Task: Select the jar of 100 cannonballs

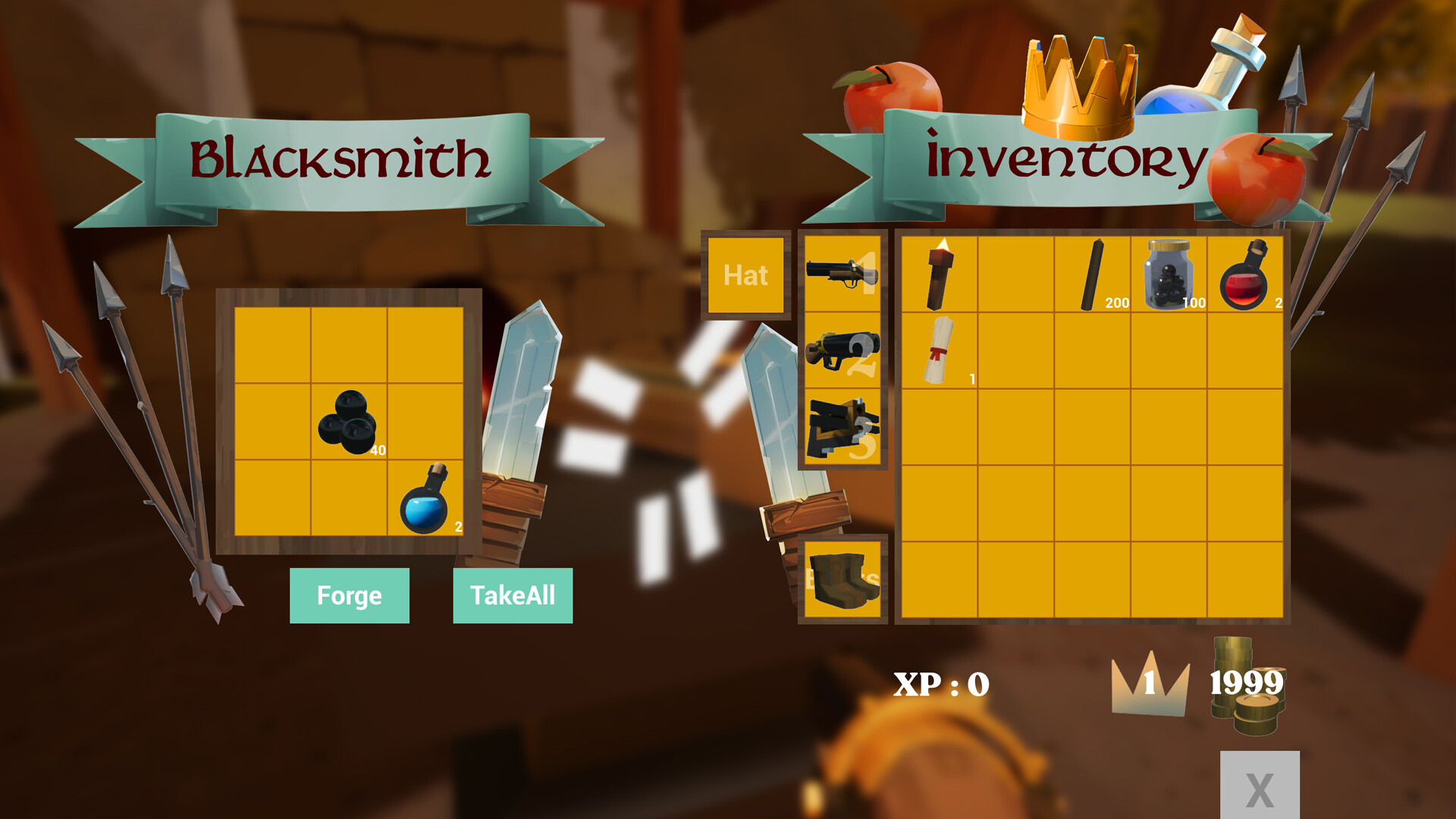Action: [x=1170, y=273]
